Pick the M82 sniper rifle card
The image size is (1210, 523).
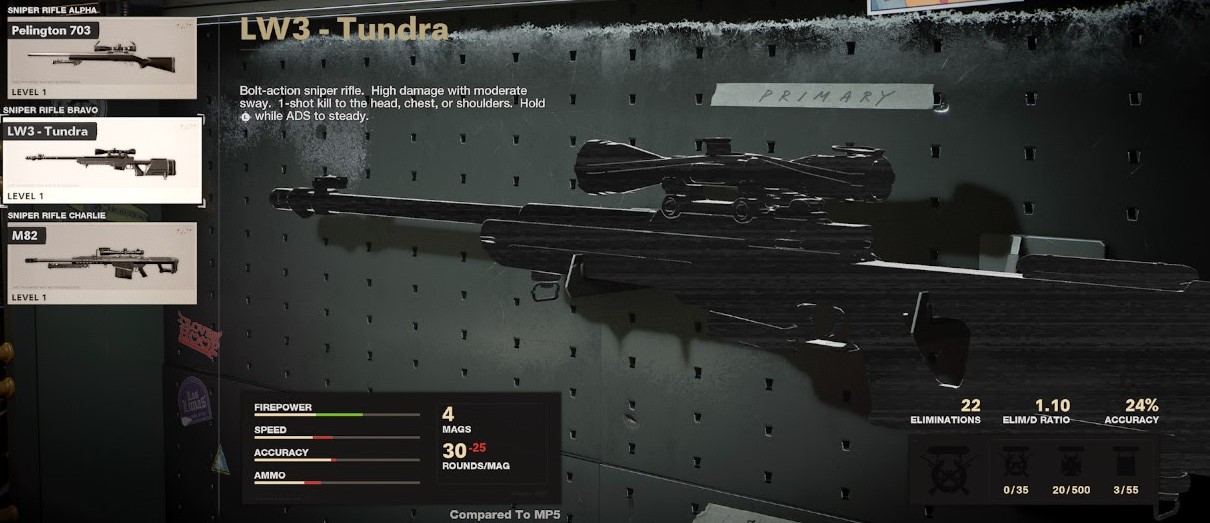(101, 262)
